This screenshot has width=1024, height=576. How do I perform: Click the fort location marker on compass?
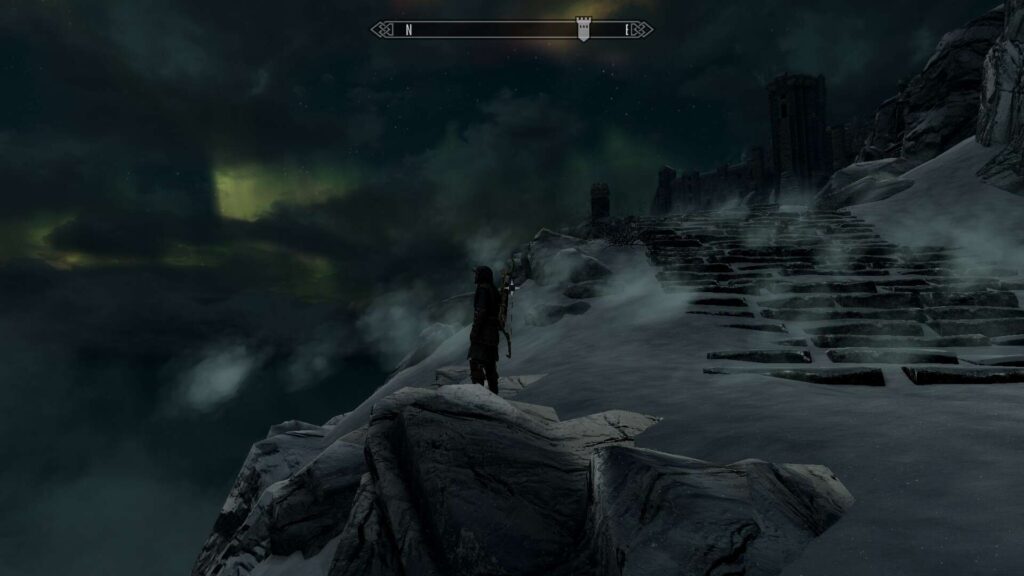tap(583, 31)
